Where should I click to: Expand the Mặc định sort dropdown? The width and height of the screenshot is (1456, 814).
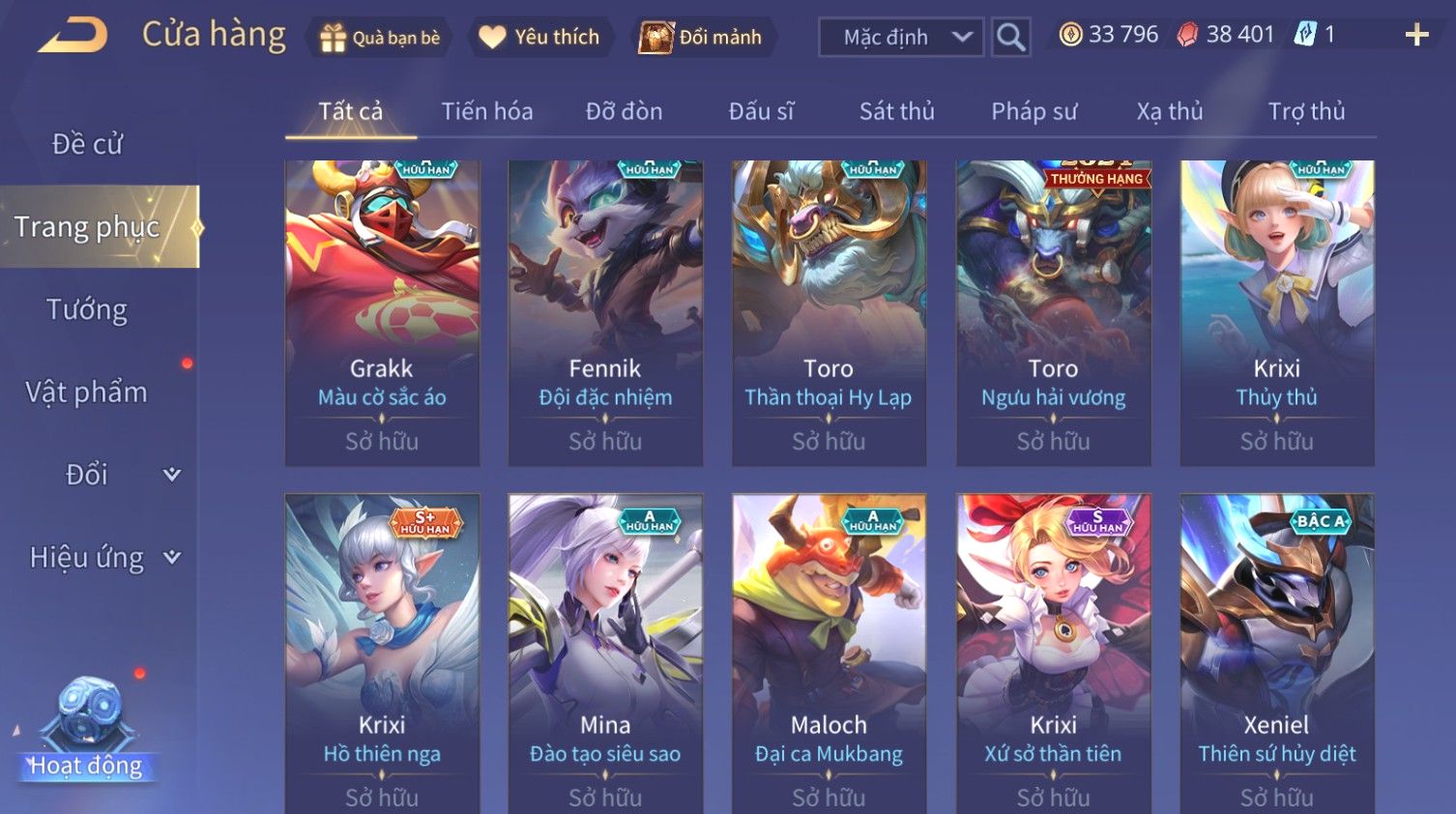coord(901,38)
